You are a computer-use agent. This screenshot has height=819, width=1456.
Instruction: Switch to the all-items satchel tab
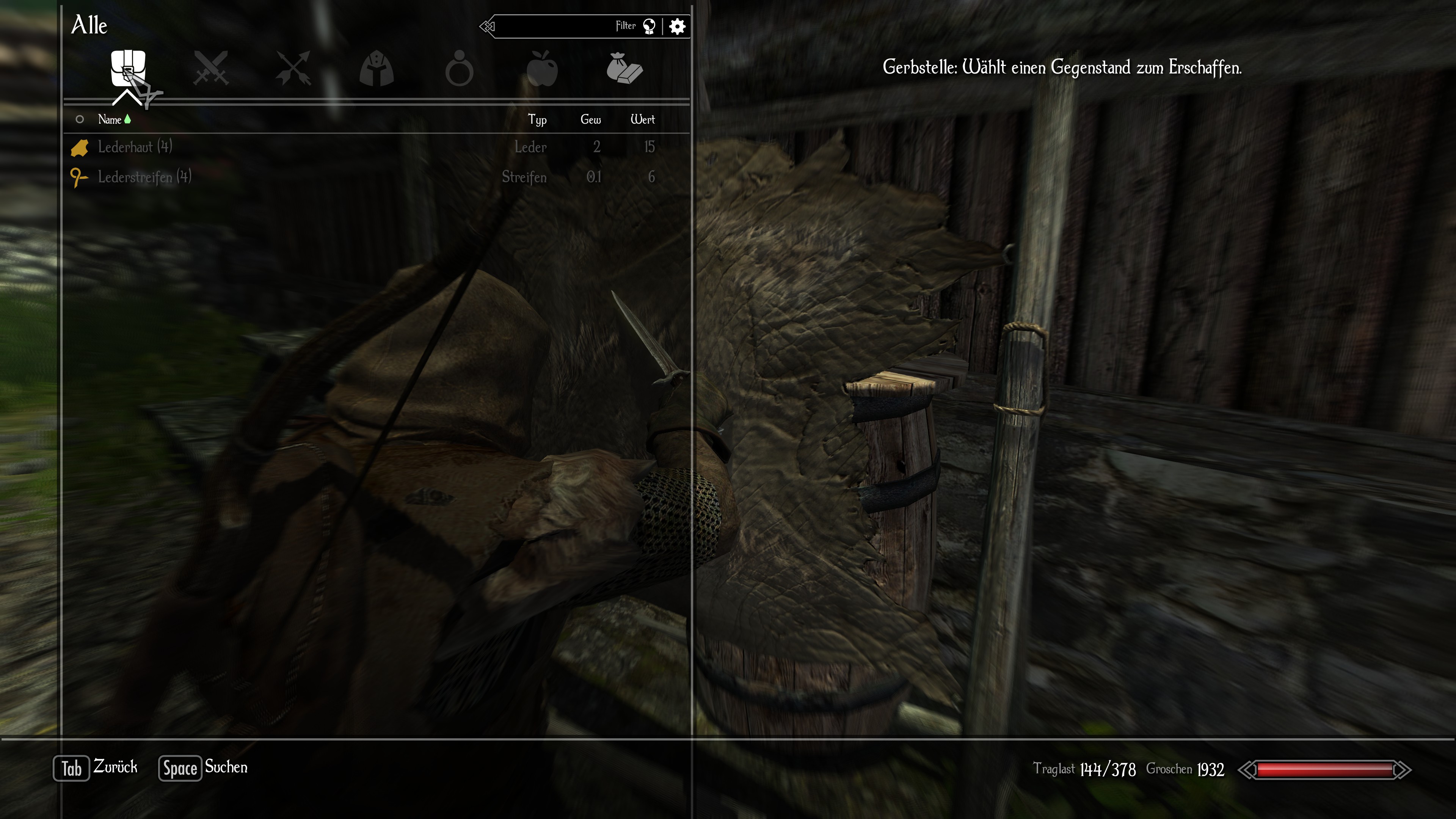(x=128, y=68)
